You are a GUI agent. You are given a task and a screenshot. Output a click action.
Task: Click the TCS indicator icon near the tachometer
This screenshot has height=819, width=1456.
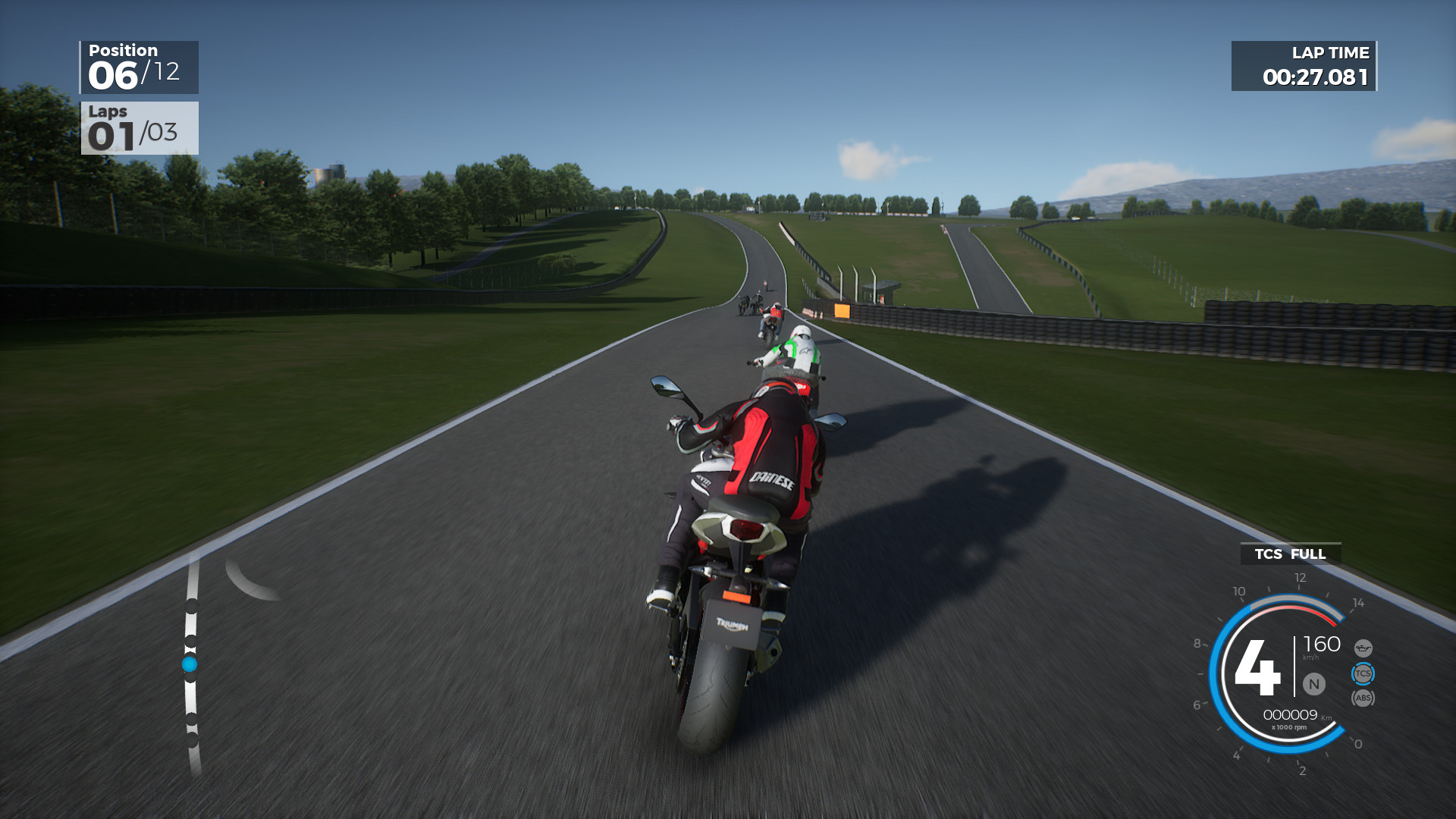[1363, 673]
